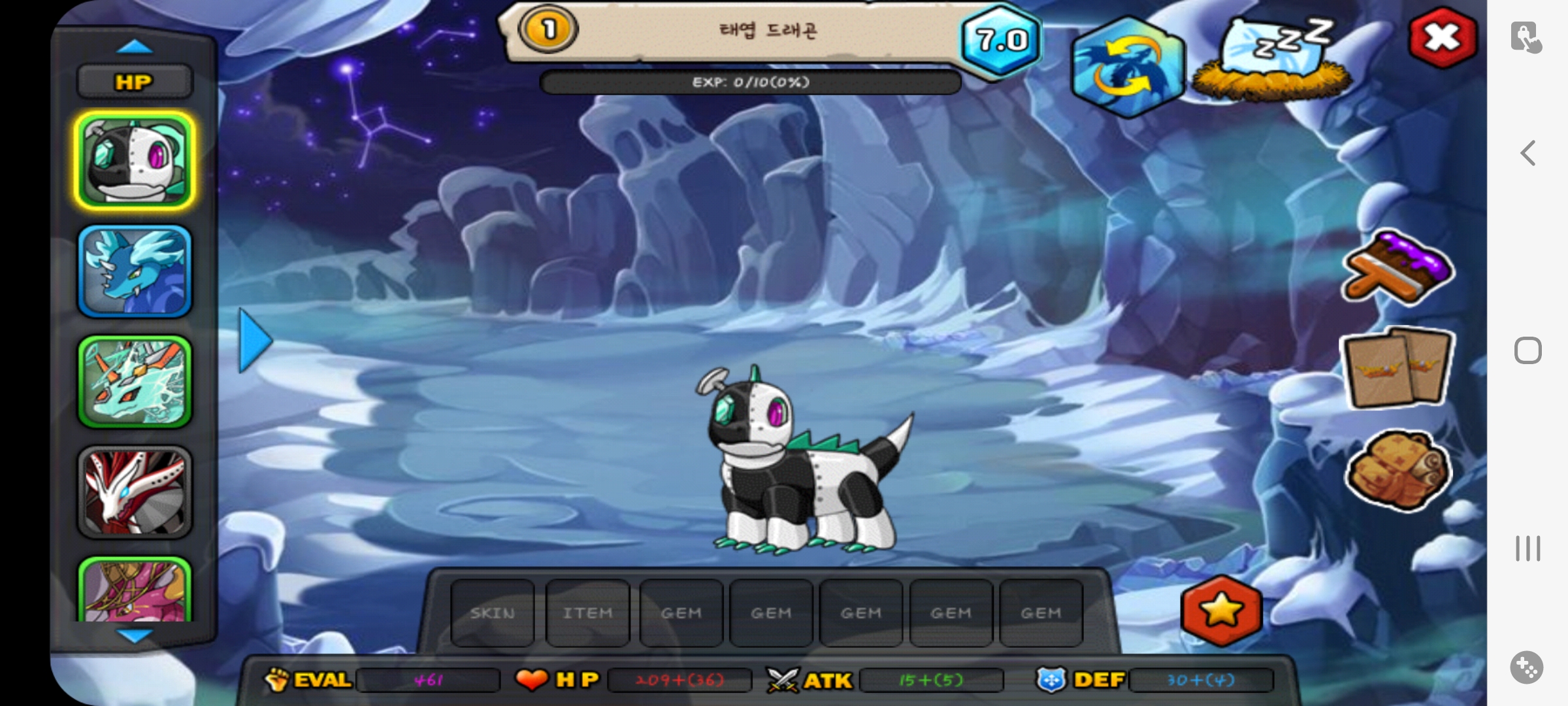Image resolution: width=1568 pixels, height=706 pixels.
Task: Choose the blue ice dragon portrait
Action: (135, 271)
